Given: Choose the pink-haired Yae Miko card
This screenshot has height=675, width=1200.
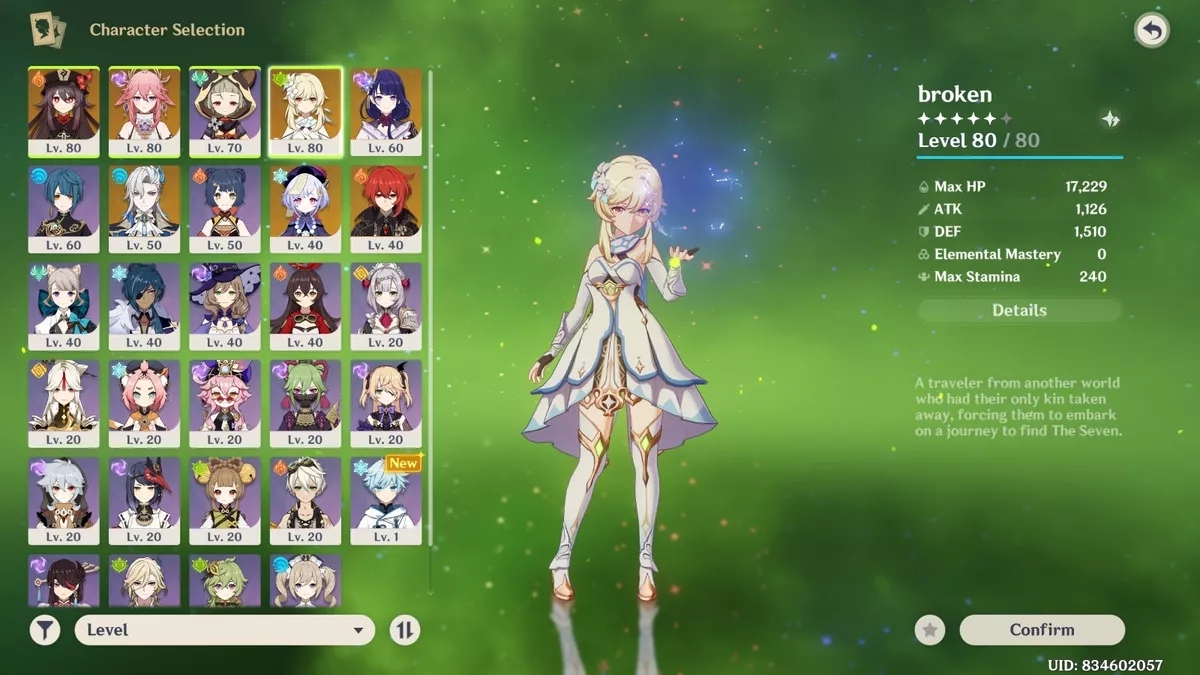Looking at the screenshot, I should point(144,112).
